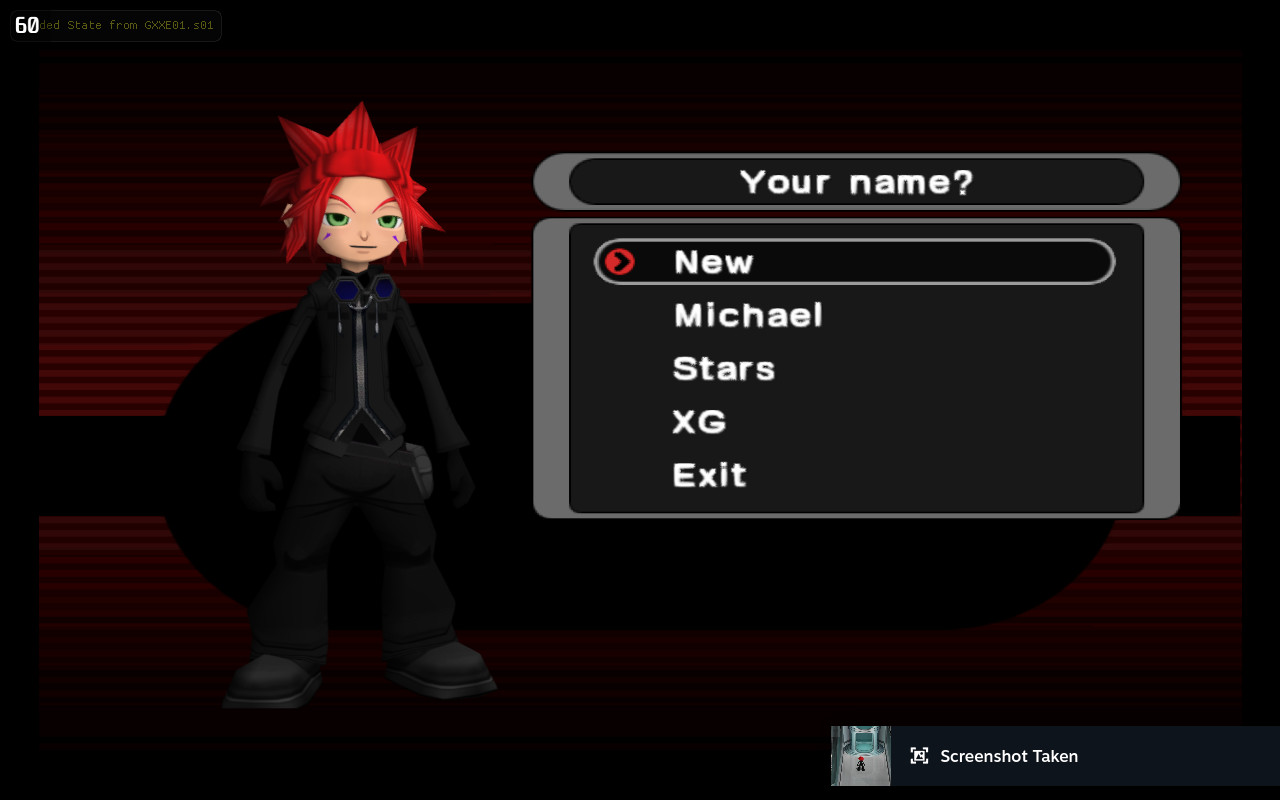Click the gray panel border around the name menu

tap(1161, 370)
